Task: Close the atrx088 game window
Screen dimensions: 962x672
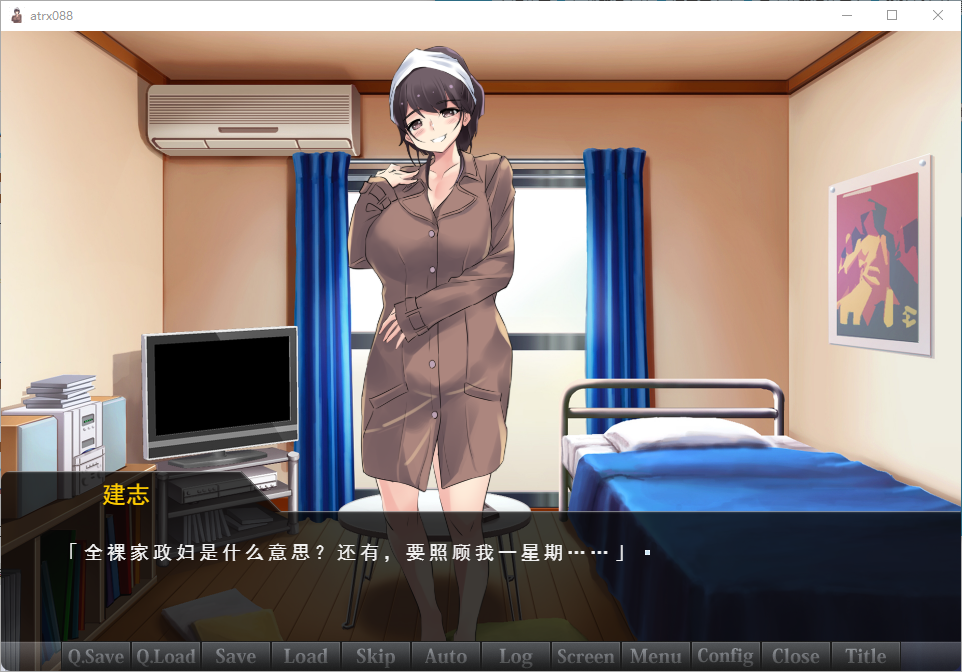Action: coord(938,15)
